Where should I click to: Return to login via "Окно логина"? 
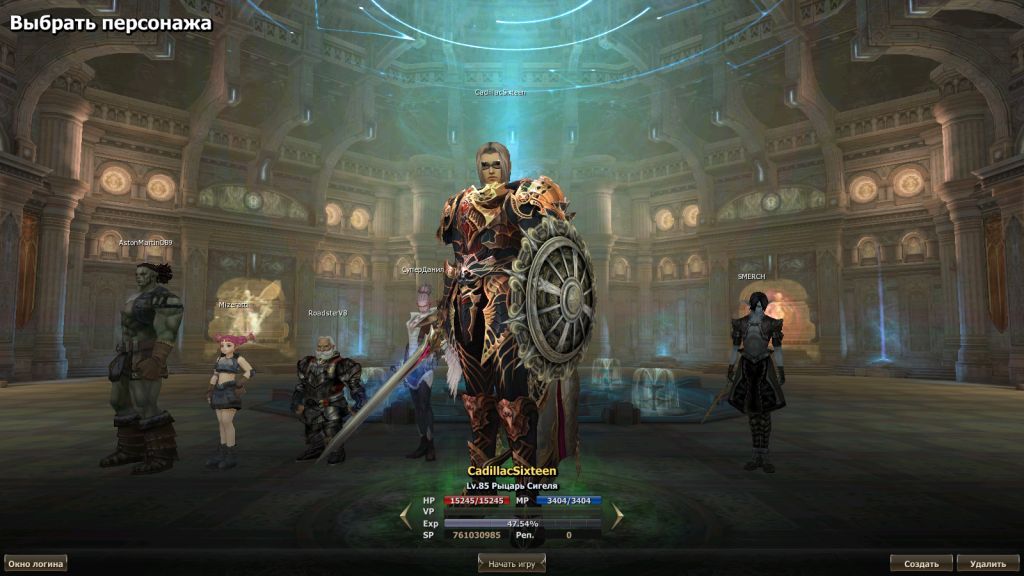click(x=37, y=564)
